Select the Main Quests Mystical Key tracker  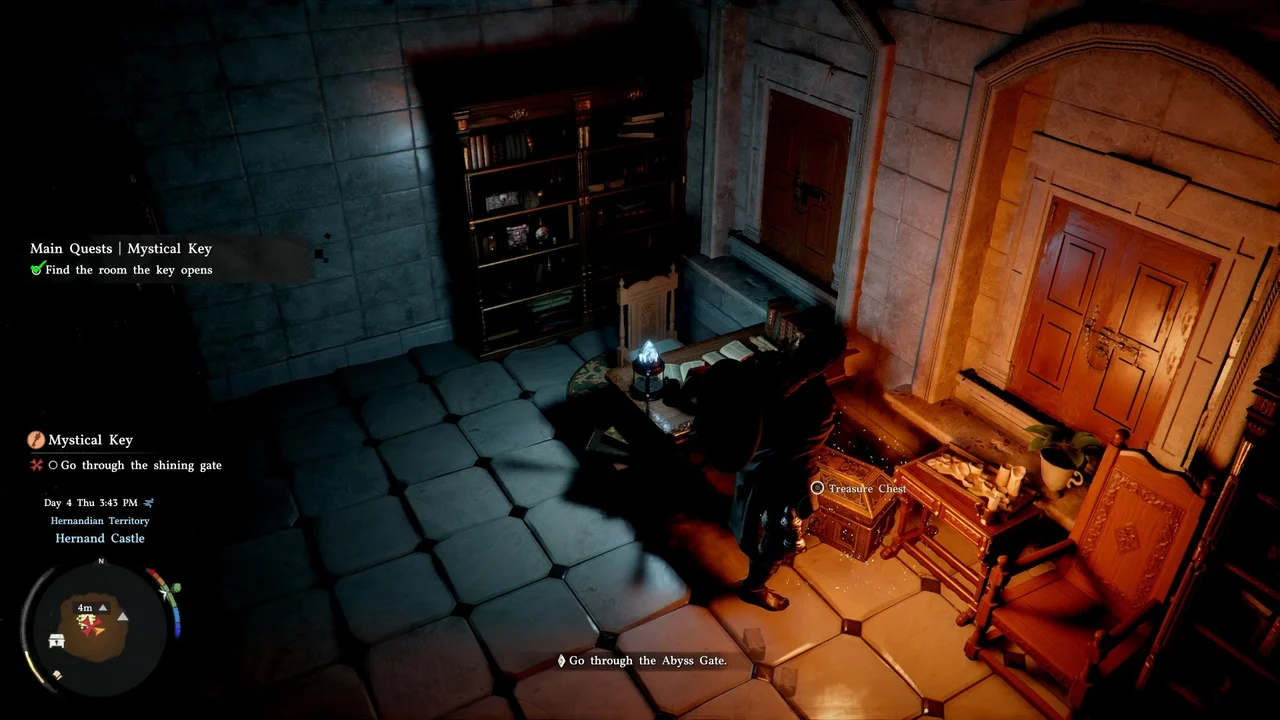(x=121, y=249)
